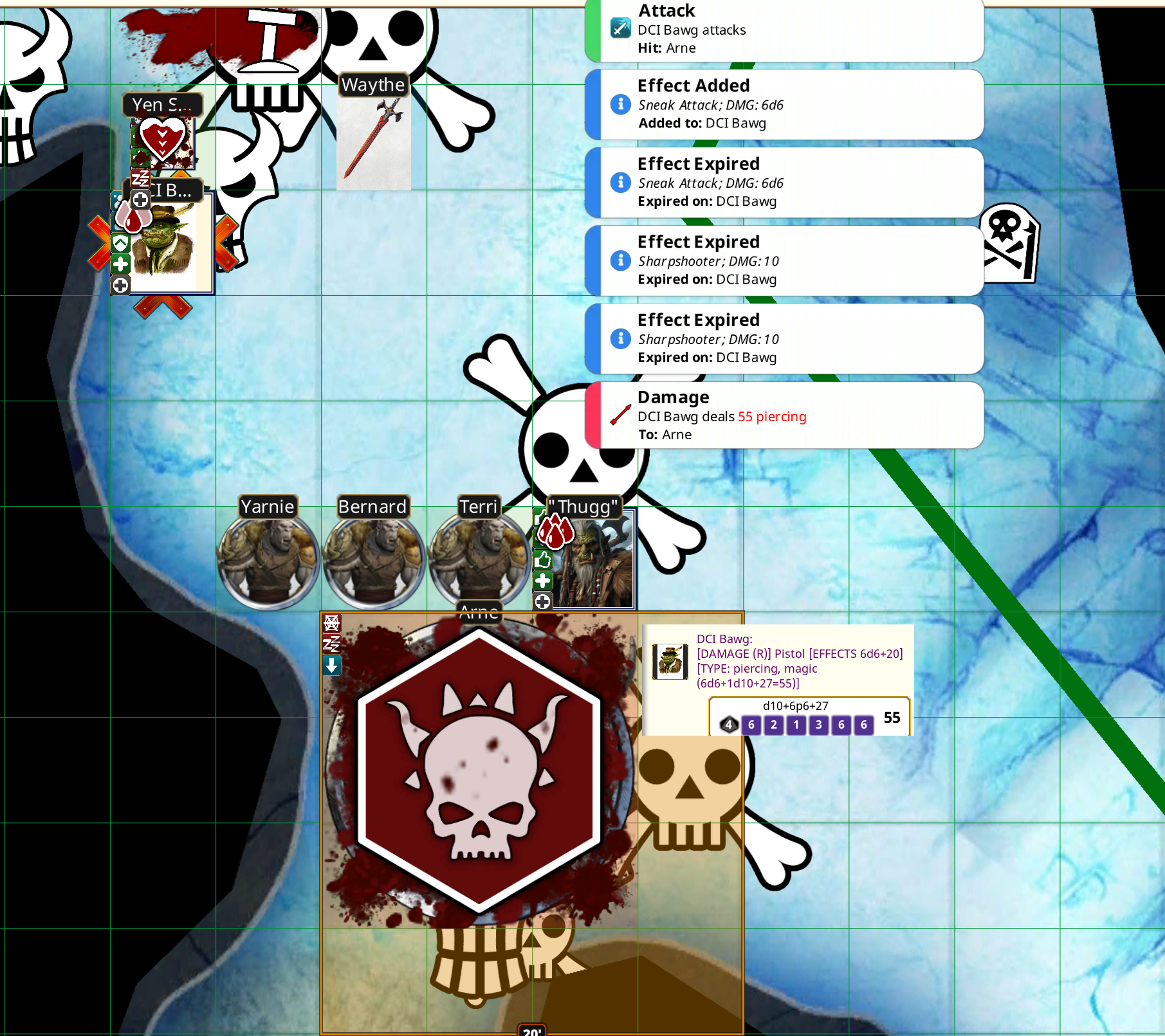Select the bleeding droplets status icon on Thugg
Viewport: 1165px width, 1036px height.
[556, 532]
